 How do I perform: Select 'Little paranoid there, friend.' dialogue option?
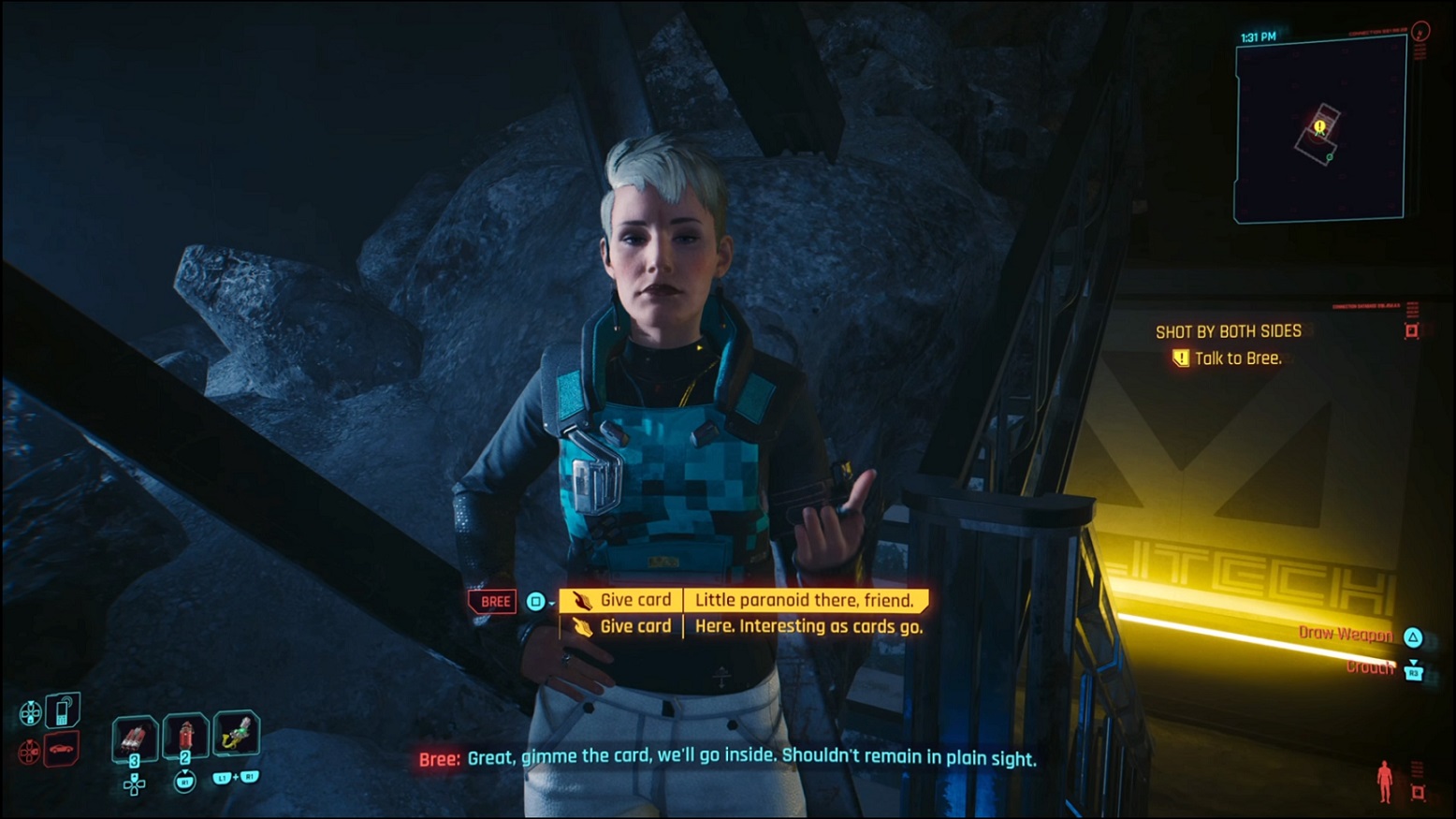coord(805,601)
